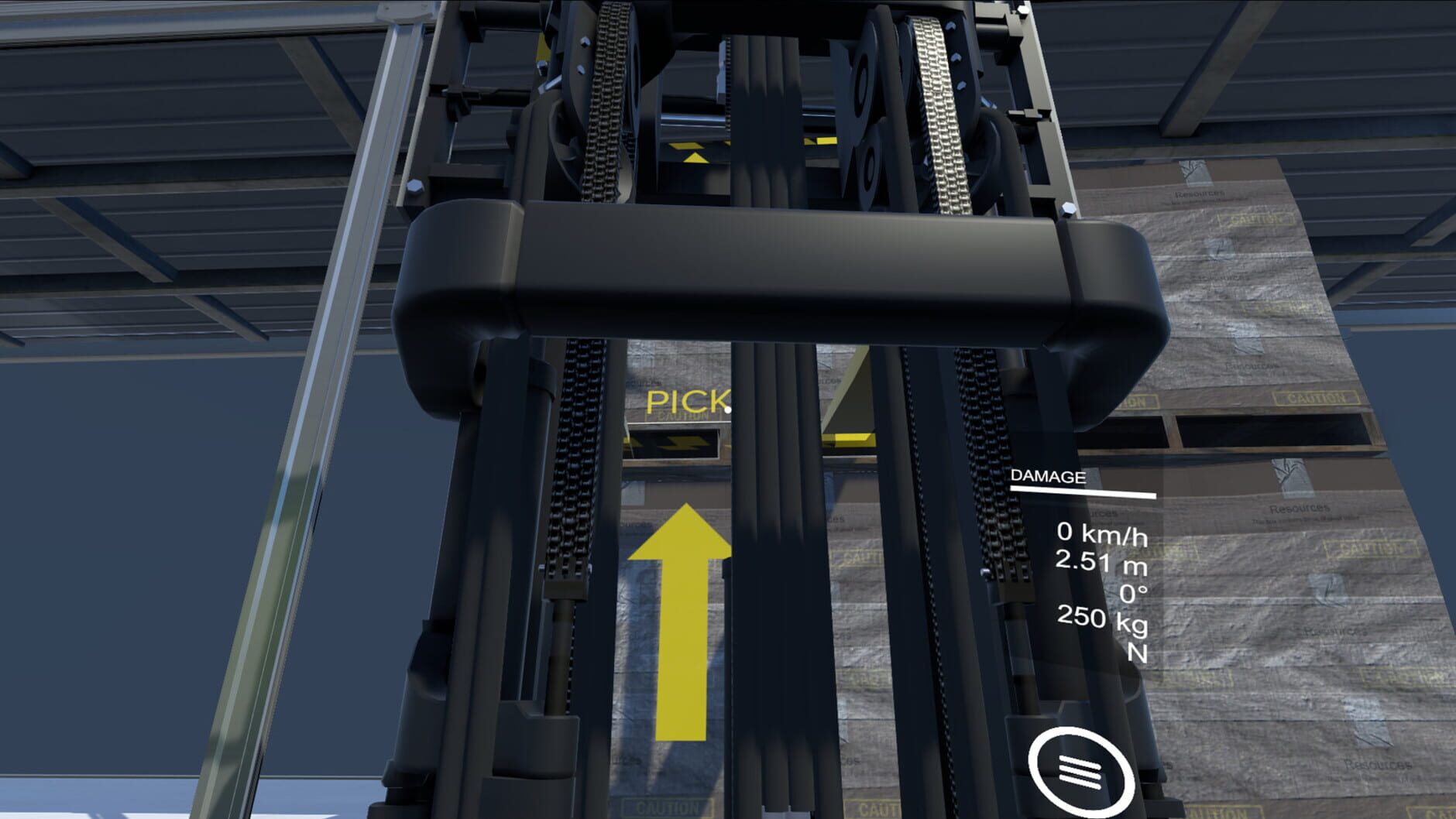Select the 0 km/h speed readout
1456x819 pixels.
tap(1100, 533)
